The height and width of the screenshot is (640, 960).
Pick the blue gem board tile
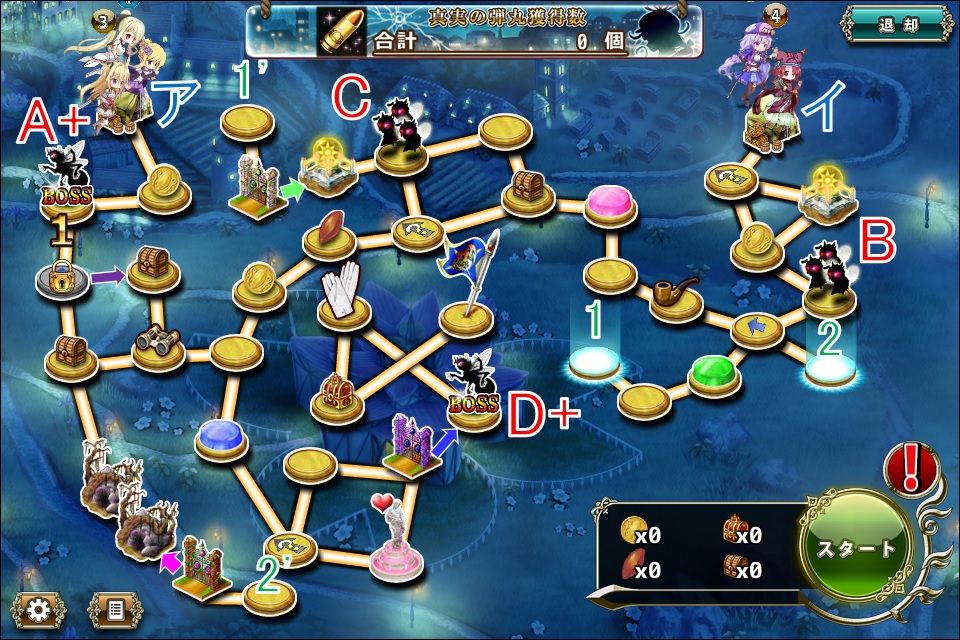221,437
